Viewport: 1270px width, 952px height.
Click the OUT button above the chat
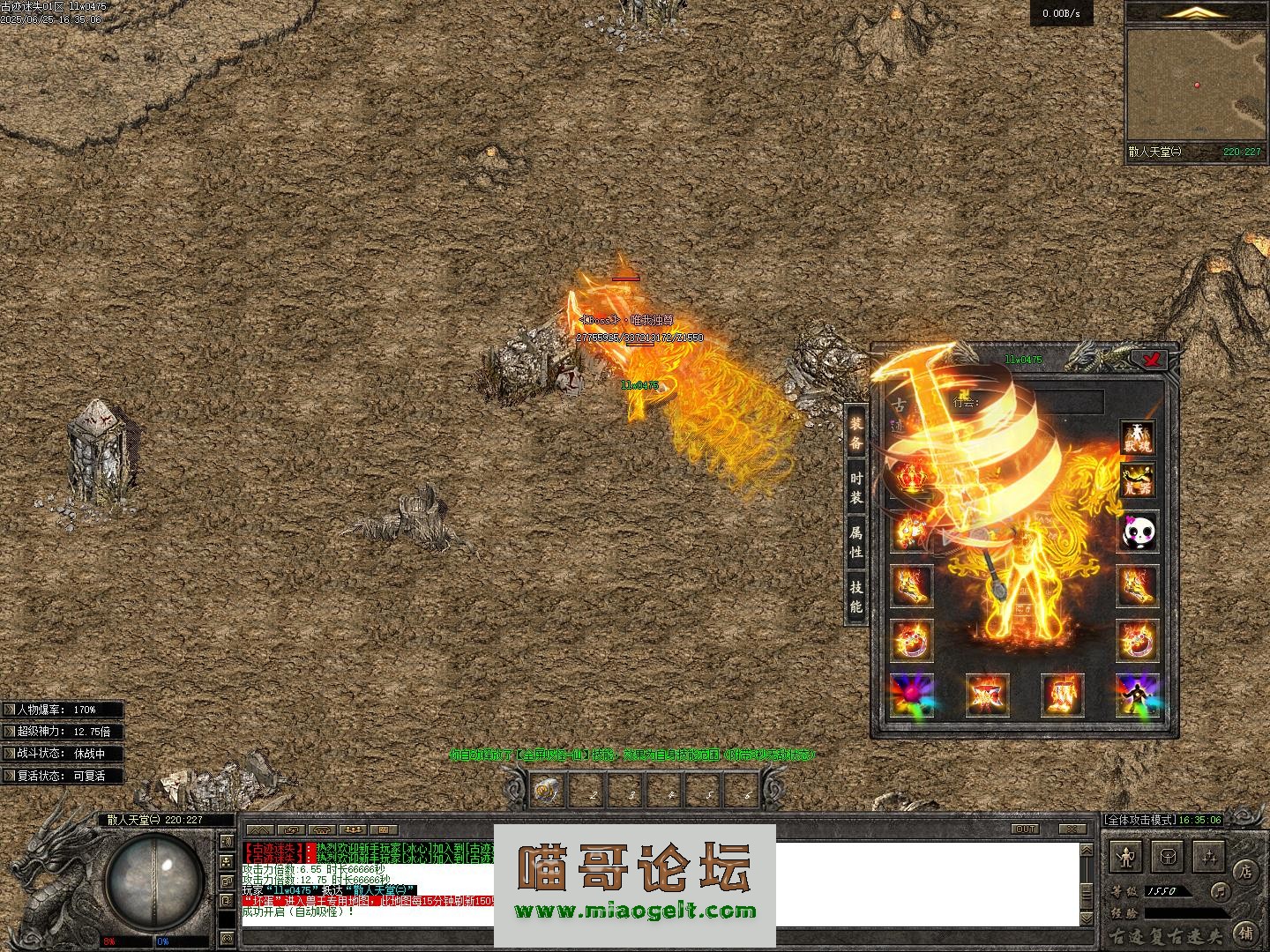[1026, 829]
